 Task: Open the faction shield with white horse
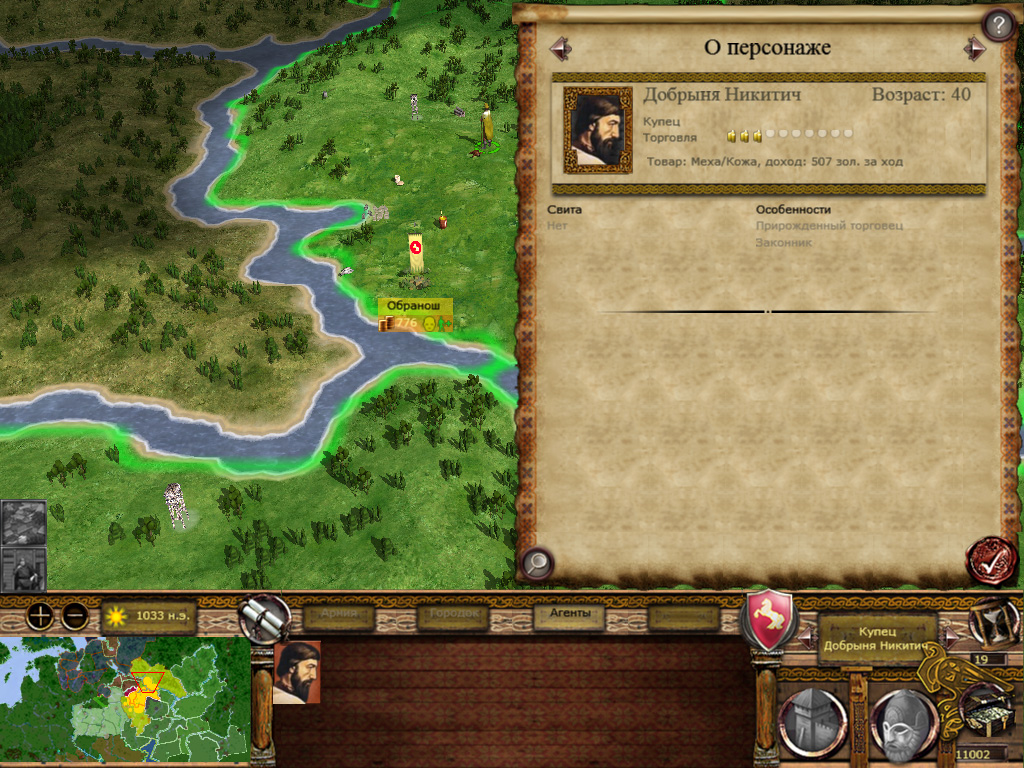(767, 620)
